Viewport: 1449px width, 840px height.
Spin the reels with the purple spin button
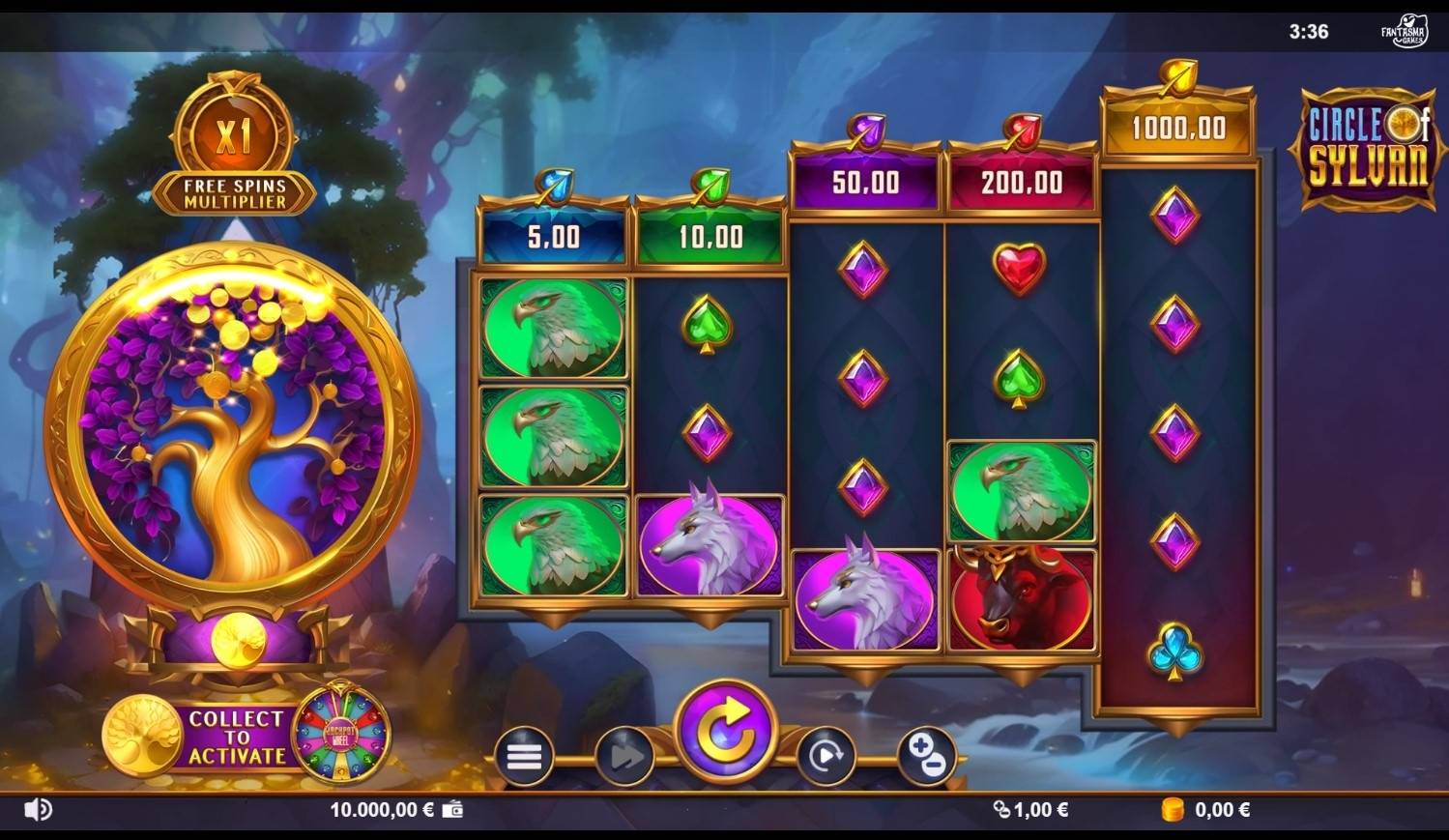(725, 732)
